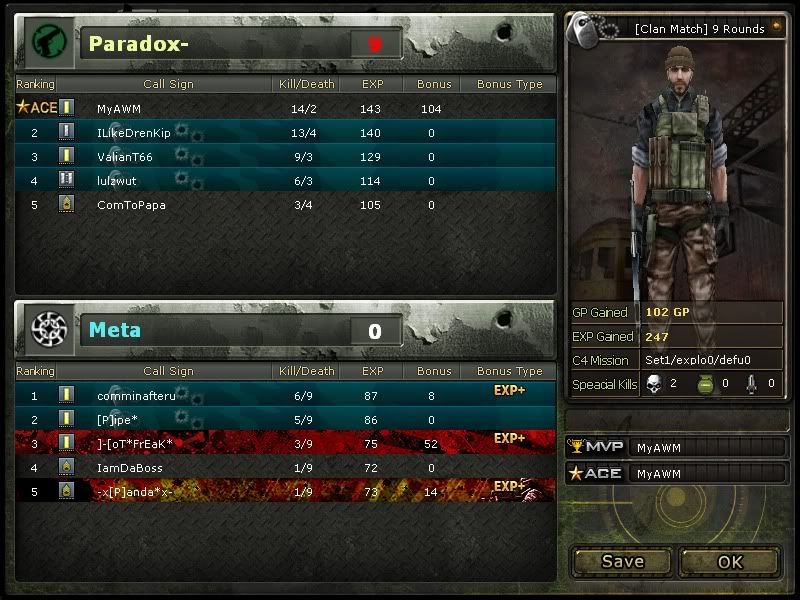Save the match results screenshot
The image size is (800, 600).
tap(622, 561)
